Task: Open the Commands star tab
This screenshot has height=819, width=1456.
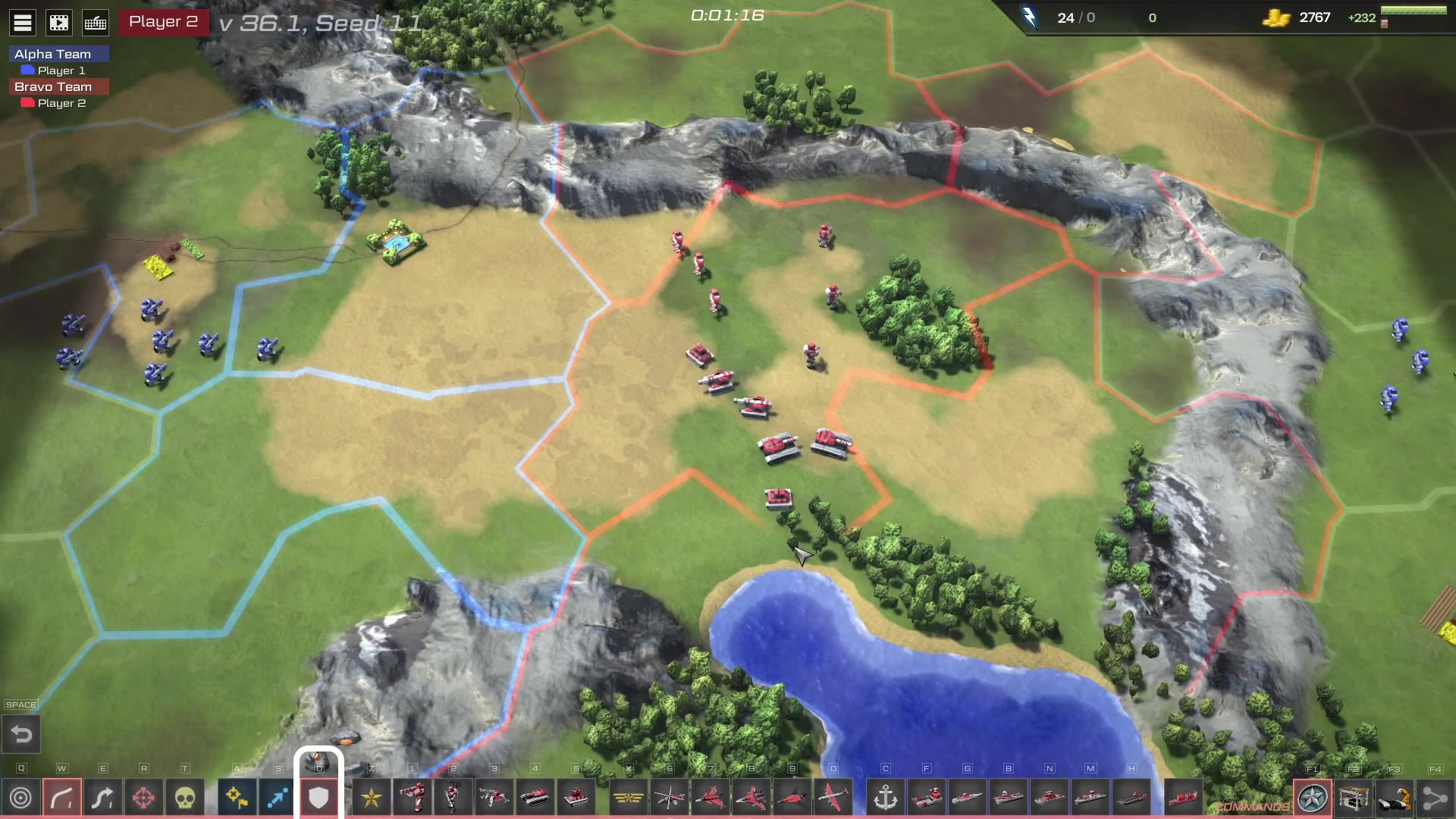Action: [1313, 798]
